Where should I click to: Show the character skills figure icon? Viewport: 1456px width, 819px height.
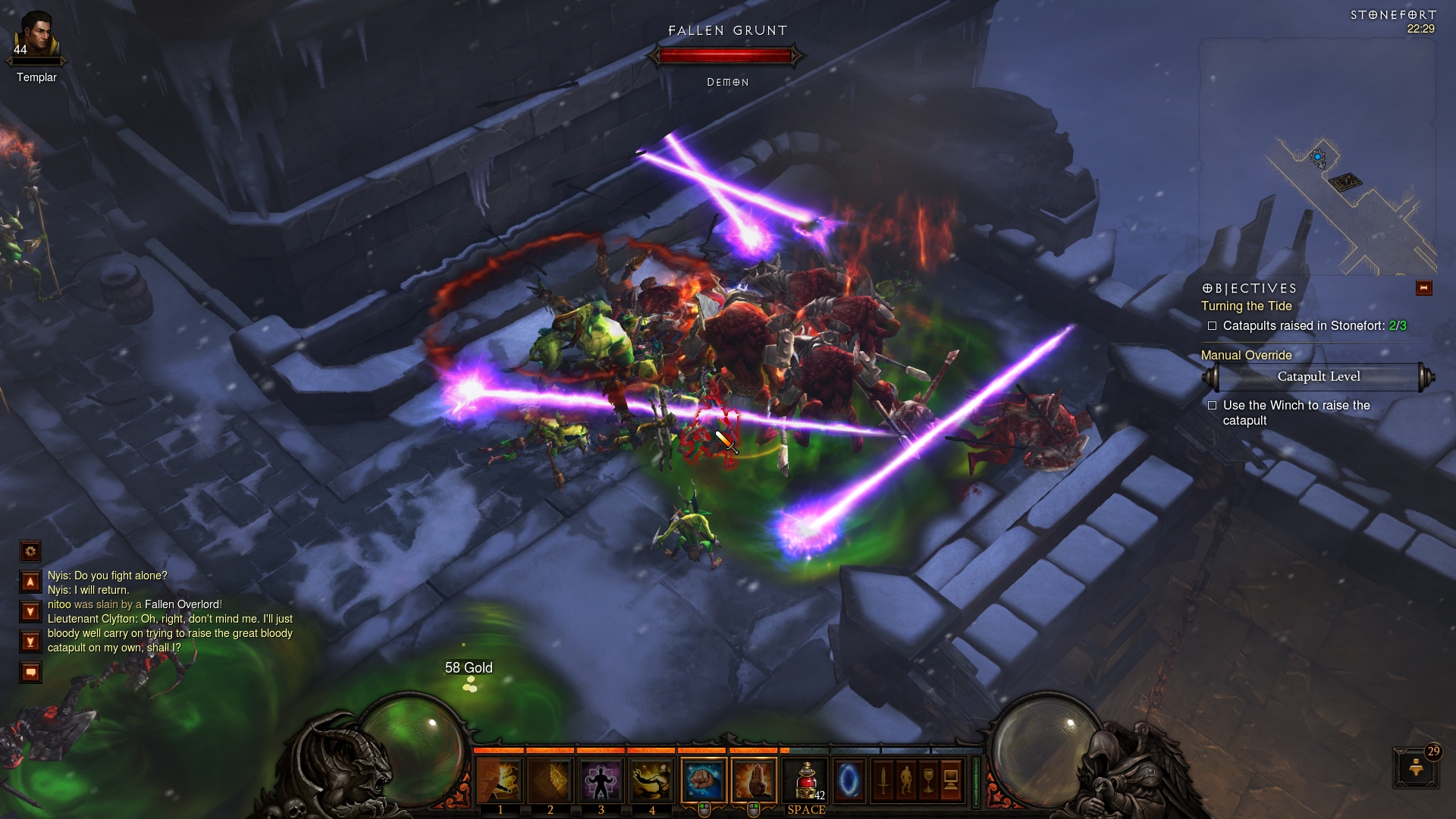[905, 780]
